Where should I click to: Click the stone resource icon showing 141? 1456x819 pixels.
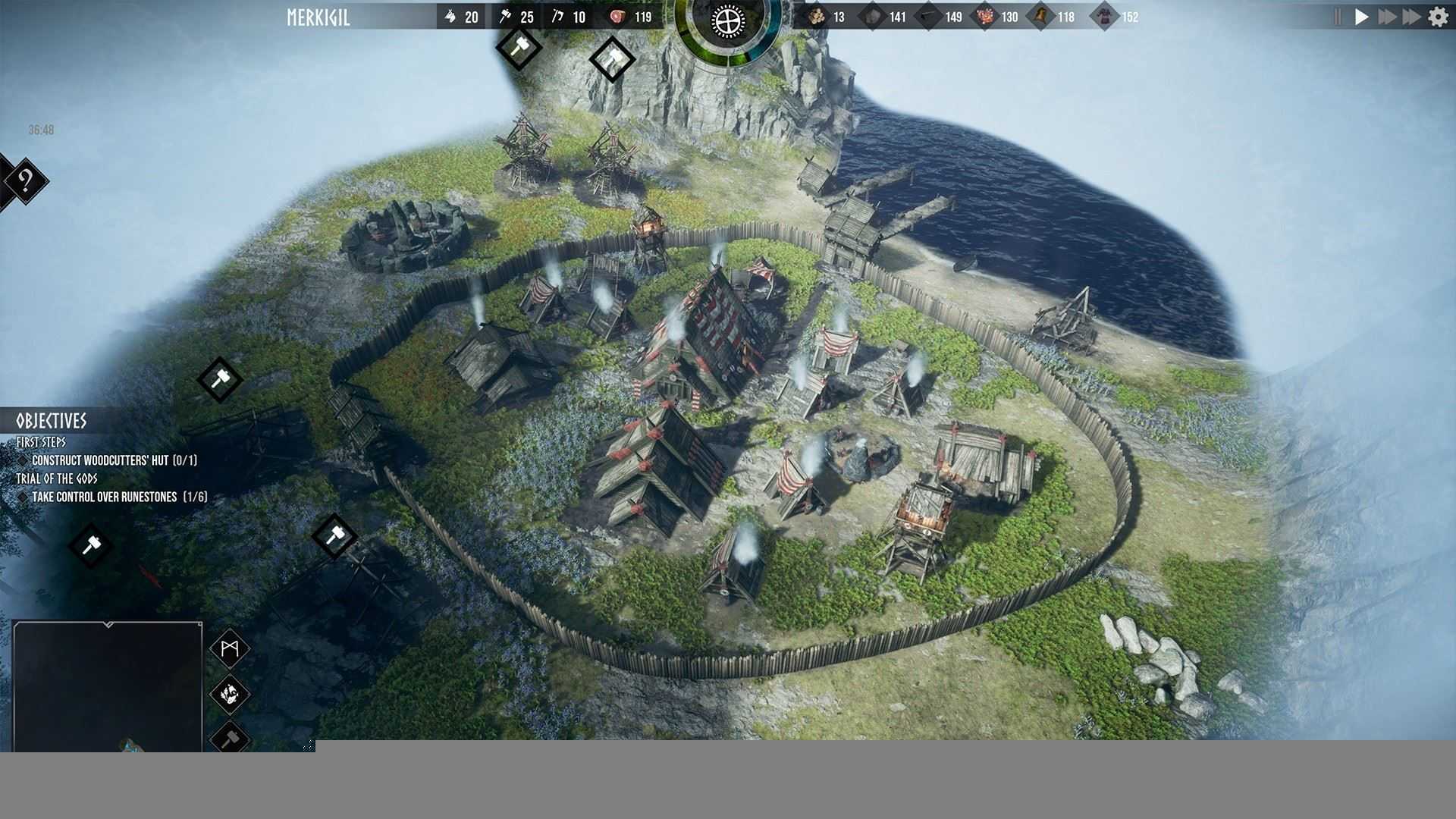pos(872,15)
